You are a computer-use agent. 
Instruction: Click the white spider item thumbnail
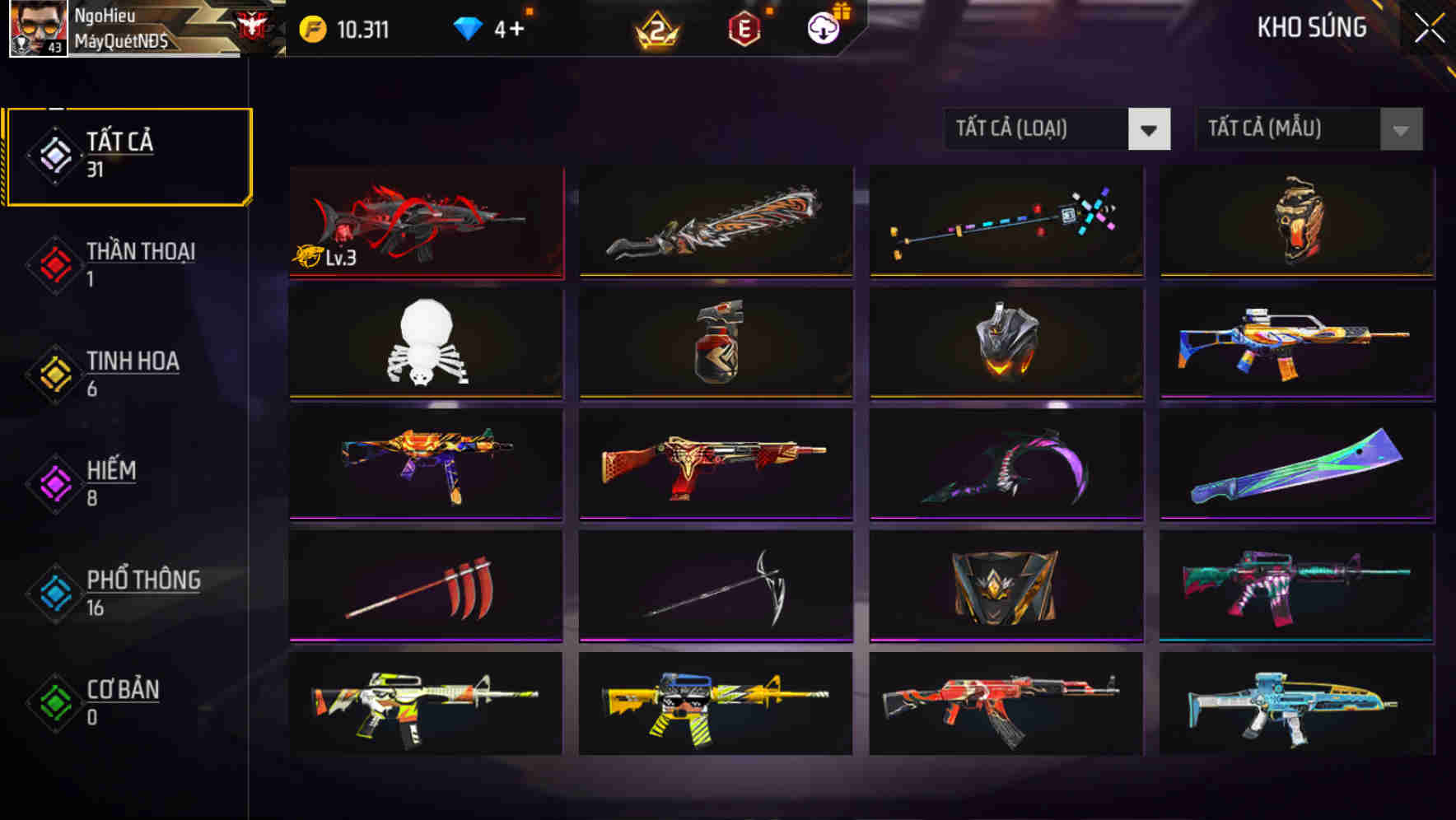[x=426, y=343]
